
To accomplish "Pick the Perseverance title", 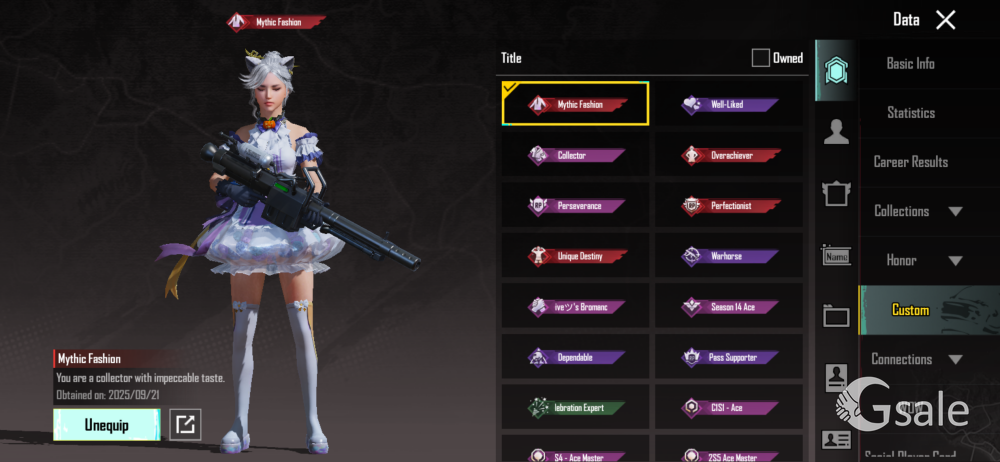I will pyautogui.click(x=576, y=206).
